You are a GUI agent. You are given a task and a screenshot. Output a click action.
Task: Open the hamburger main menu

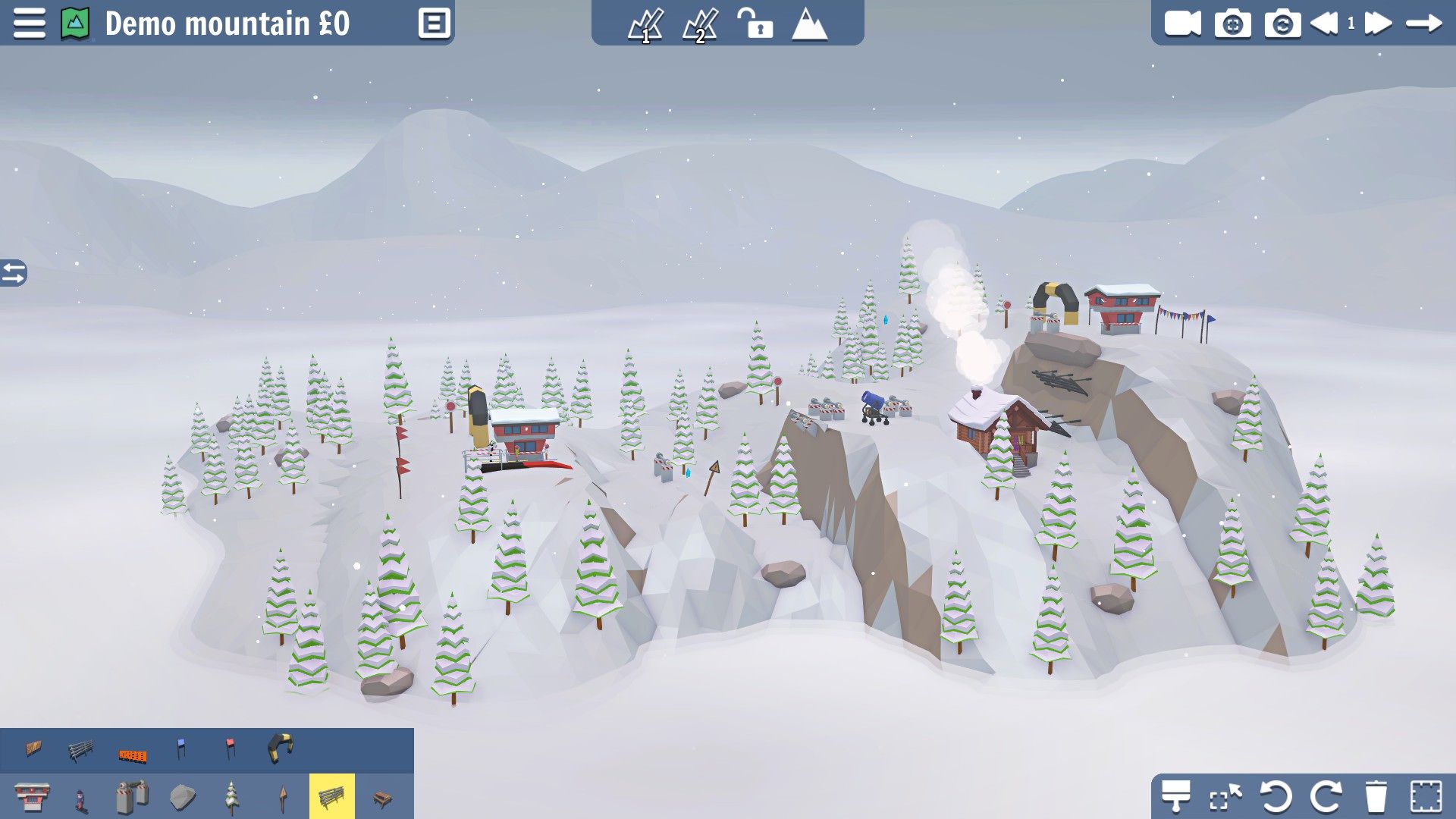click(x=29, y=24)
